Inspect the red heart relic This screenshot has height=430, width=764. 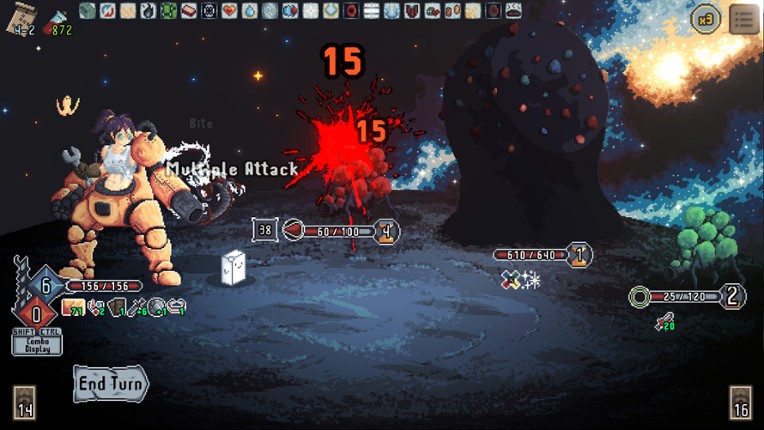229,11
